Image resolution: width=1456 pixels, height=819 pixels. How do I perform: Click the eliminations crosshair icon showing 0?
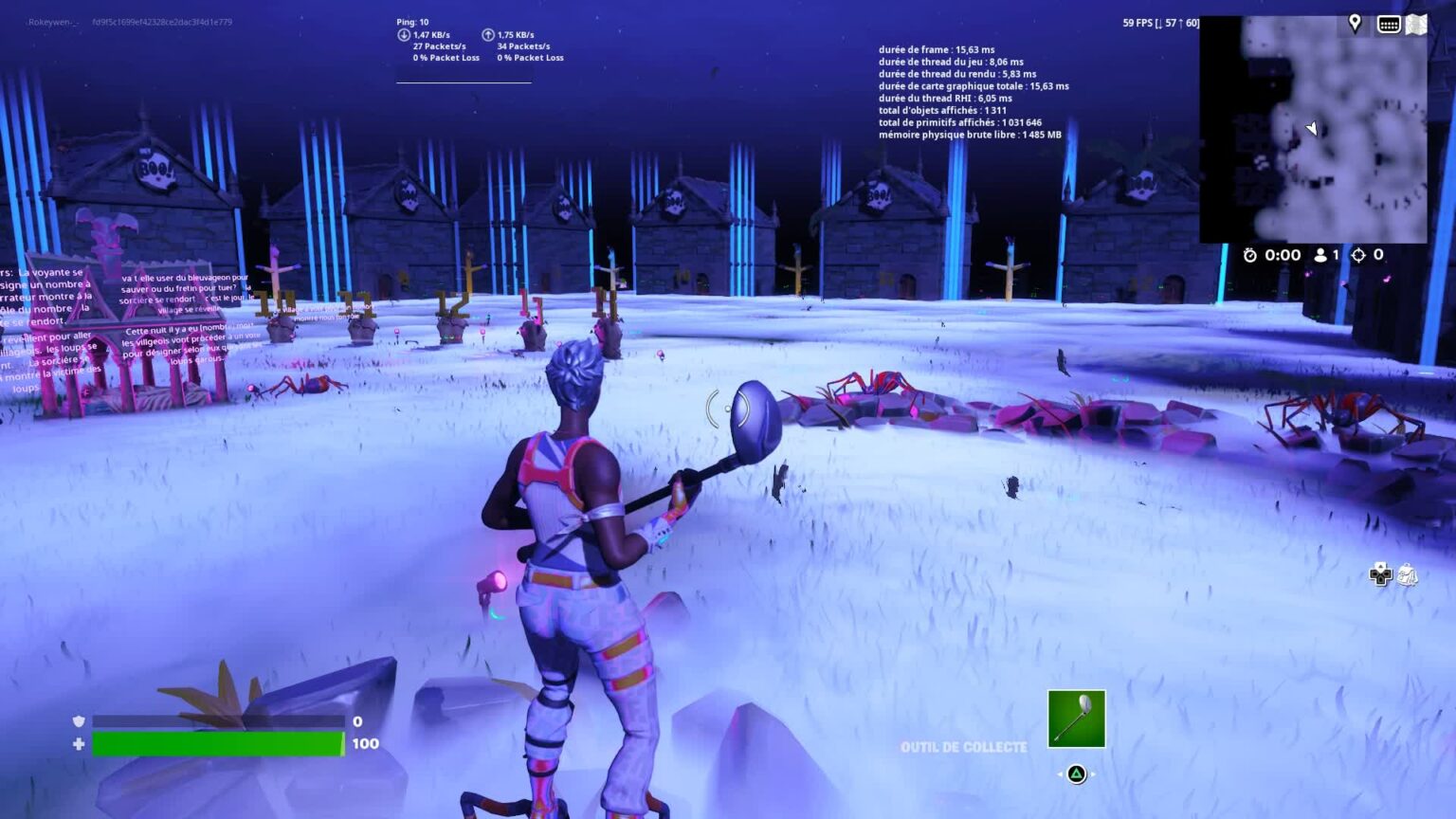tap(1360, 254)
